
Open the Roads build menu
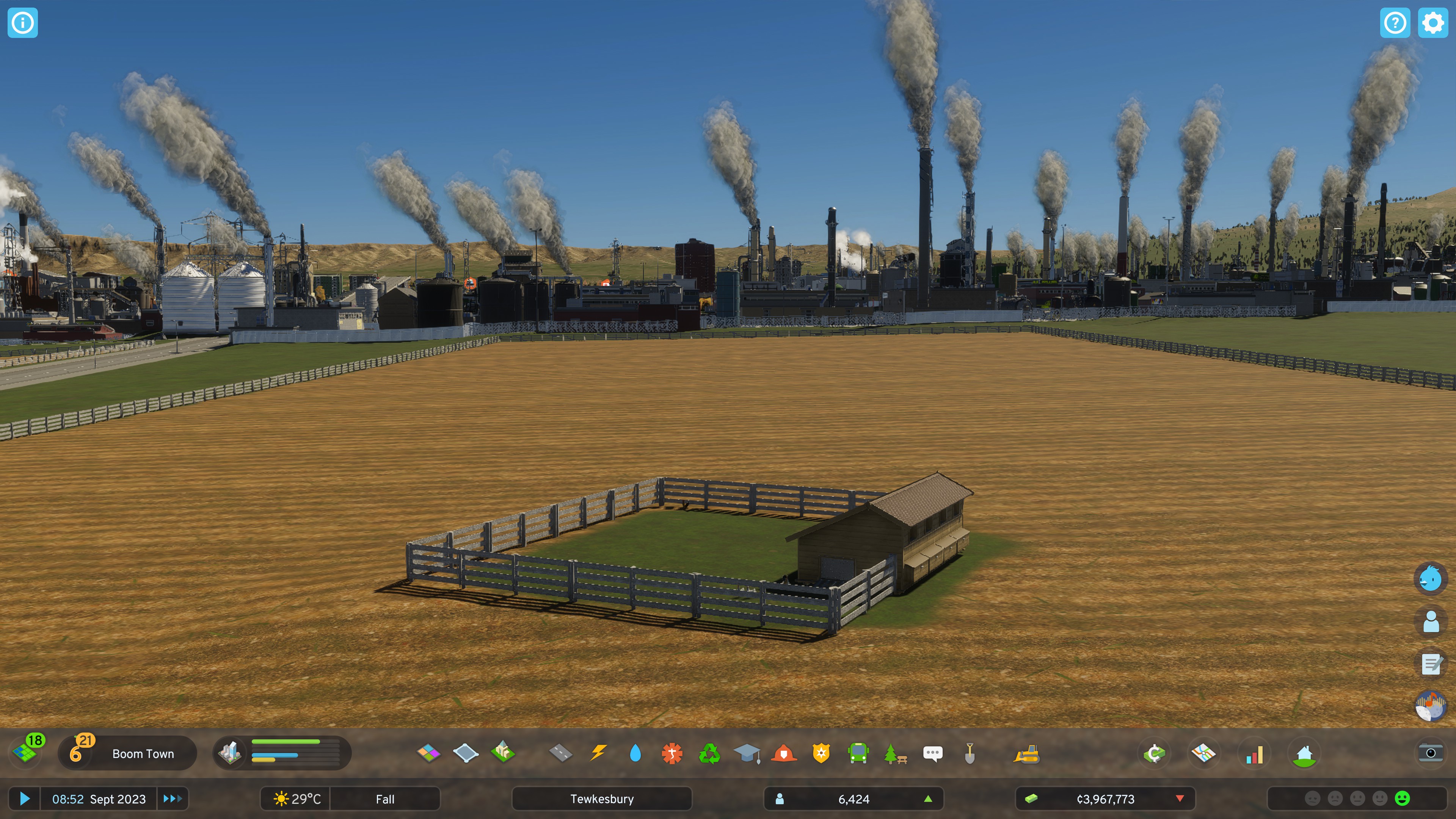560,753
